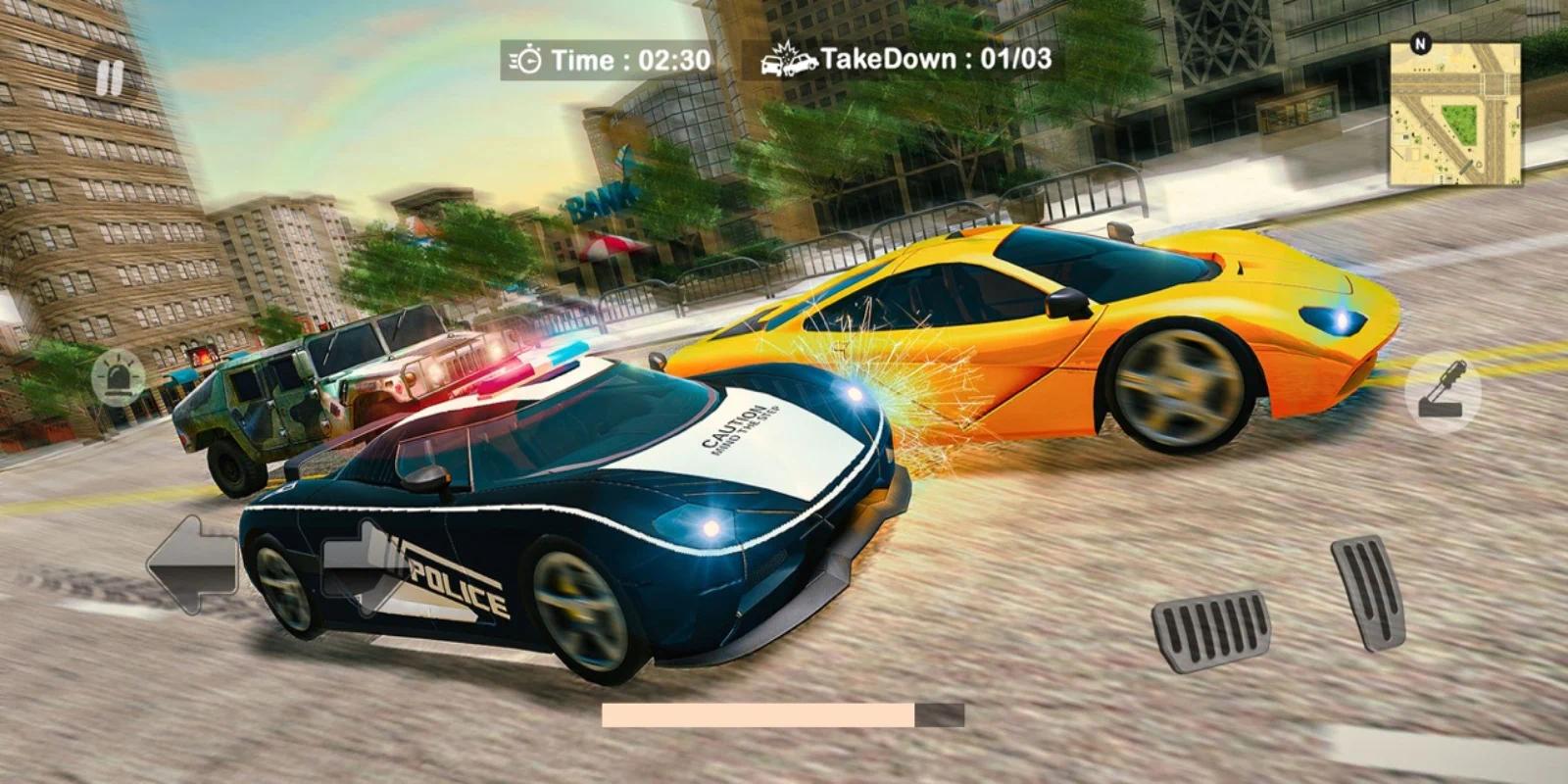The image size is (1568, 784).
Task: Select the crash icon next to TakeDown
Action: coord(787,59)
